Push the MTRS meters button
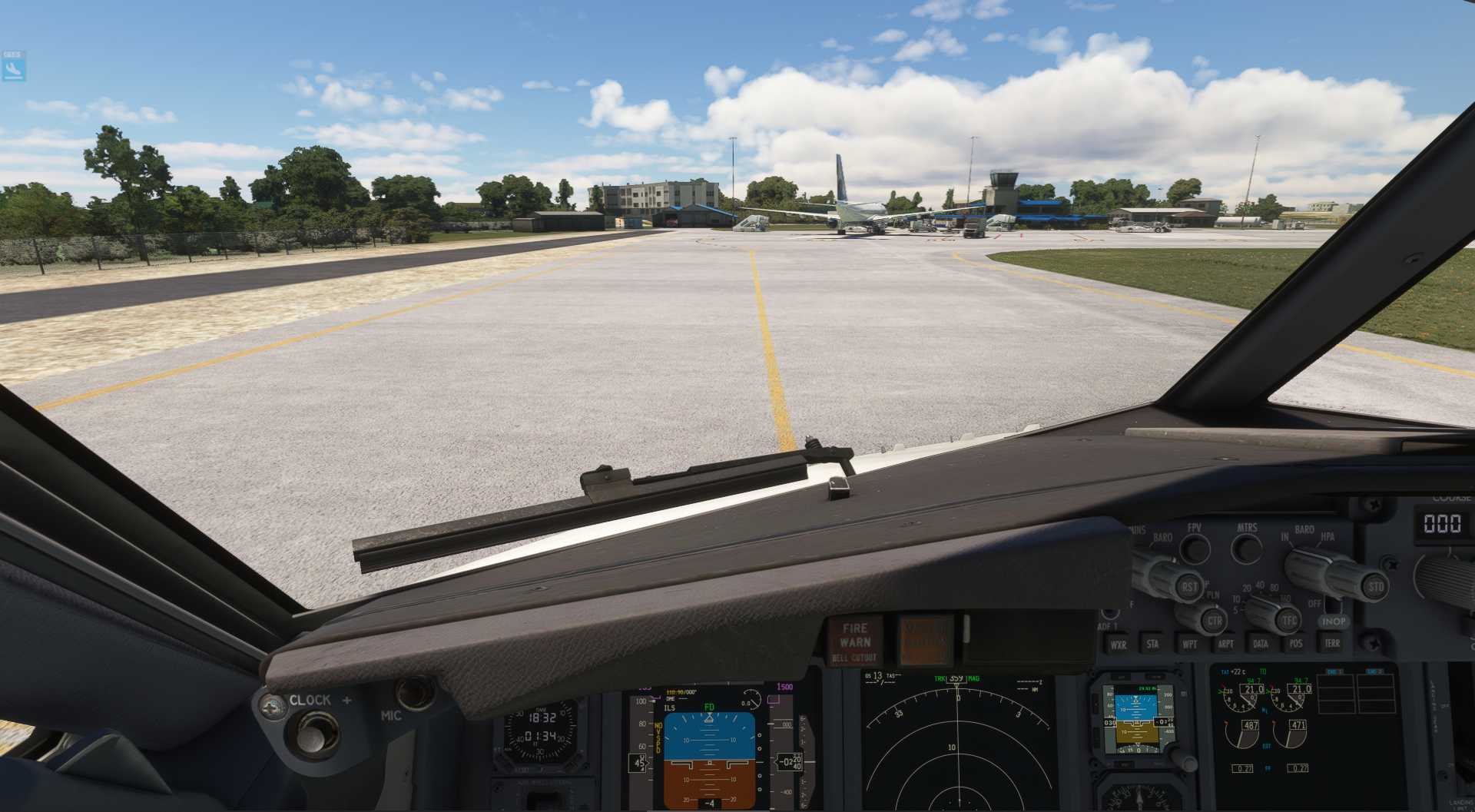This screenshot has height=812, width=1475. pos(1246,549)
